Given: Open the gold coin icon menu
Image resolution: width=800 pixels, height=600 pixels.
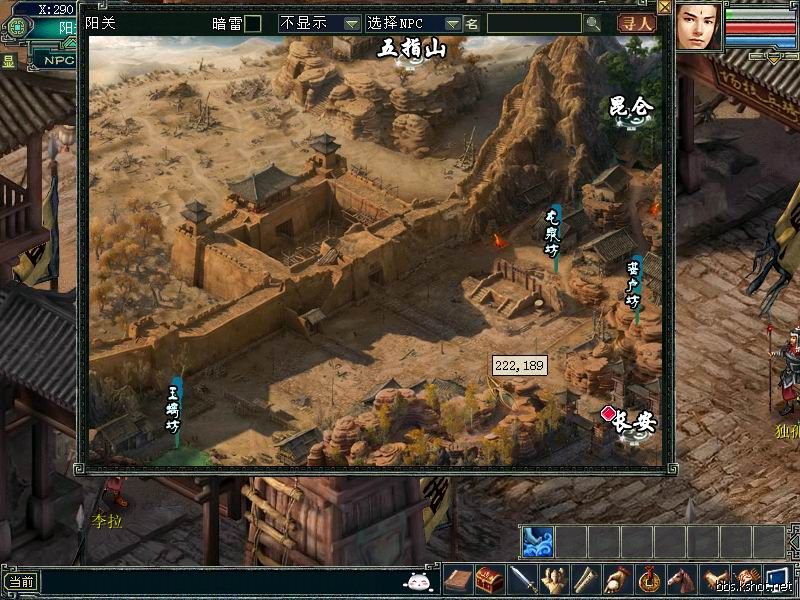Looking at the screenshot, I should pos(650,579).
